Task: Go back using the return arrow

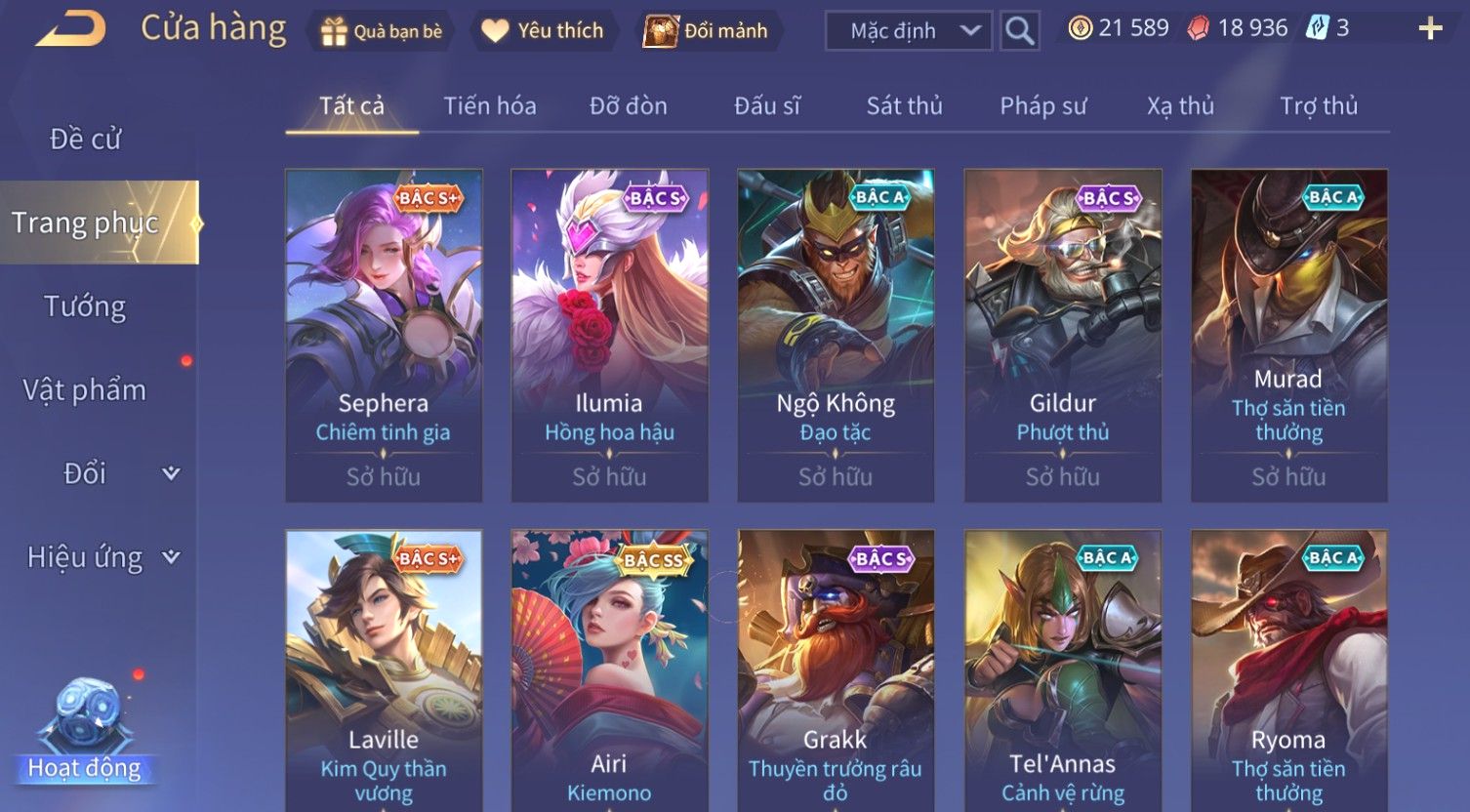Action: [x=70, y=29]
